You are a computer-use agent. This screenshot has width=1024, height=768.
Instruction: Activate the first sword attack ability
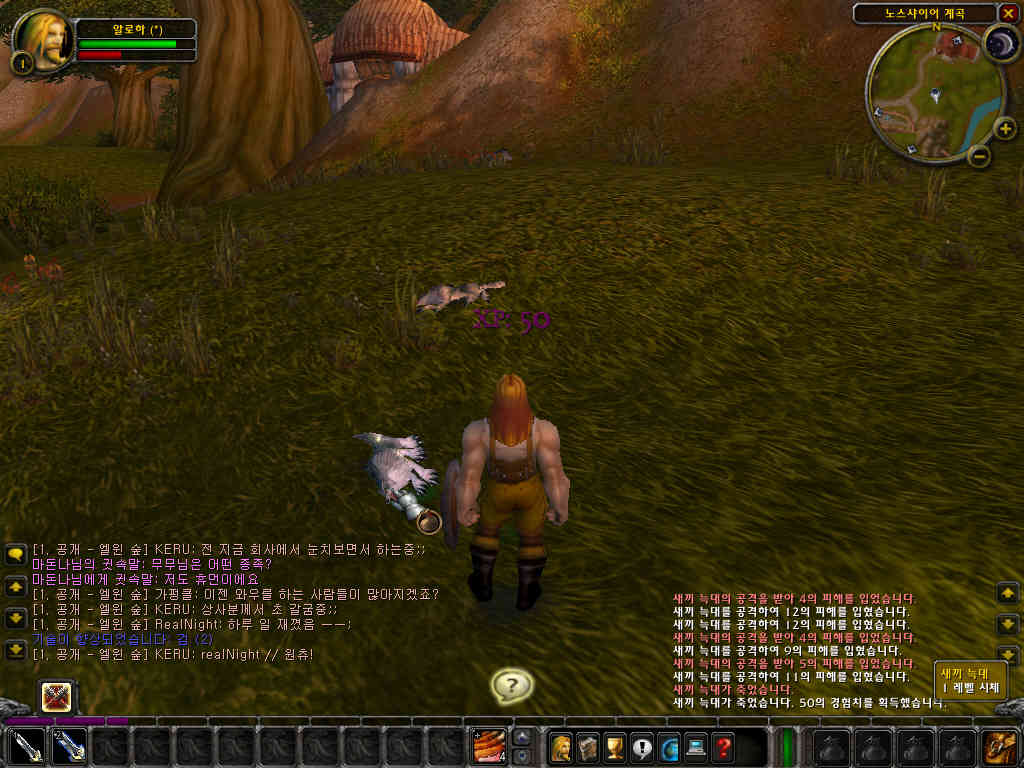point(27,746)
